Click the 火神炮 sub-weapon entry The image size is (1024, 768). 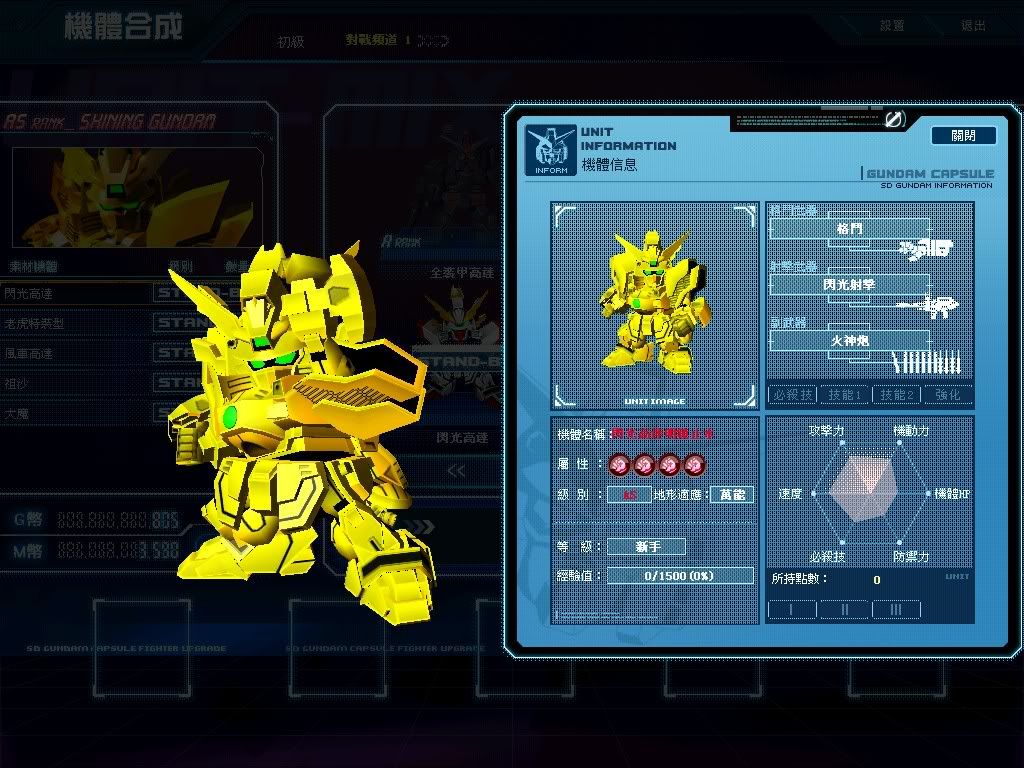pos(849,341)
